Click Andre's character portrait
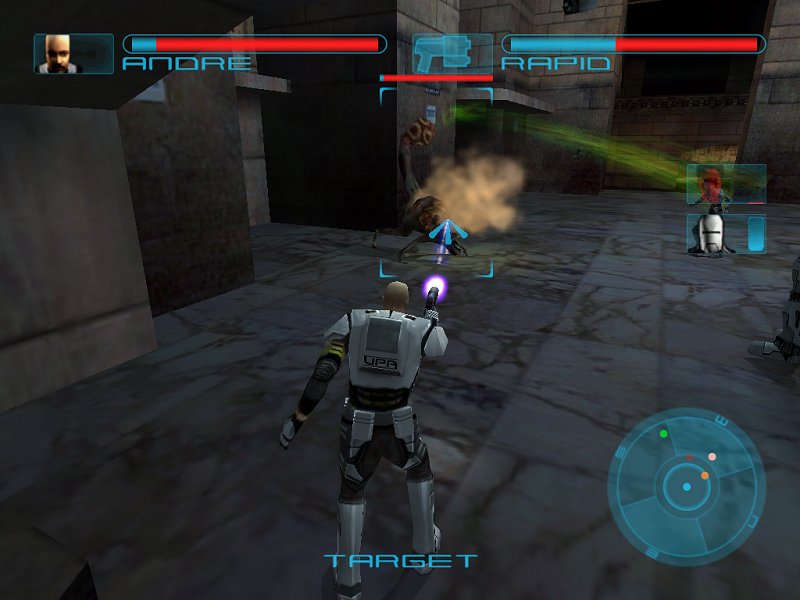The width and height of the screenshot is (800, 600). [x=59, y=53]
